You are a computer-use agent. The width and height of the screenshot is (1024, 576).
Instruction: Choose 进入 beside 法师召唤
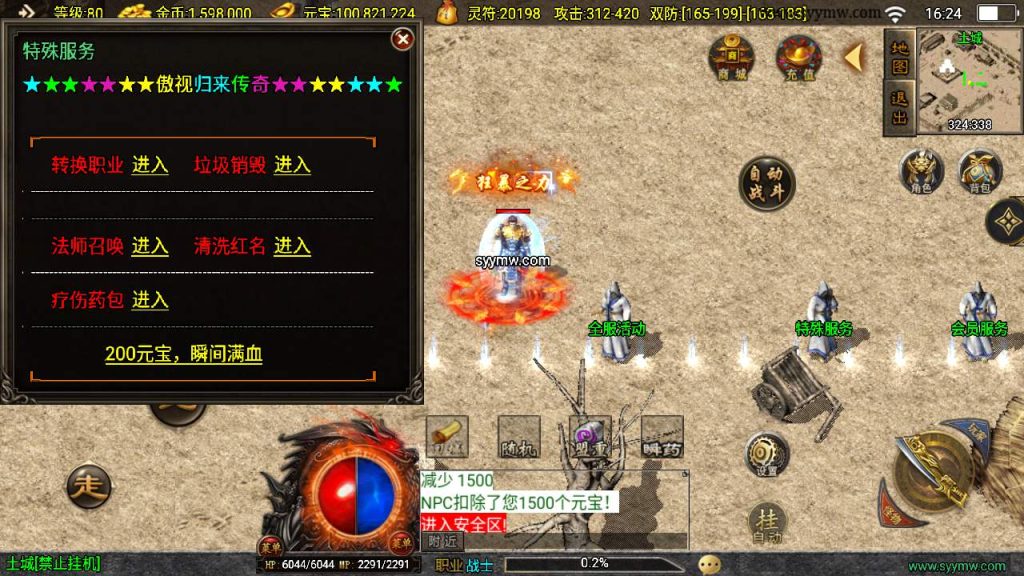tap(150, 246)
